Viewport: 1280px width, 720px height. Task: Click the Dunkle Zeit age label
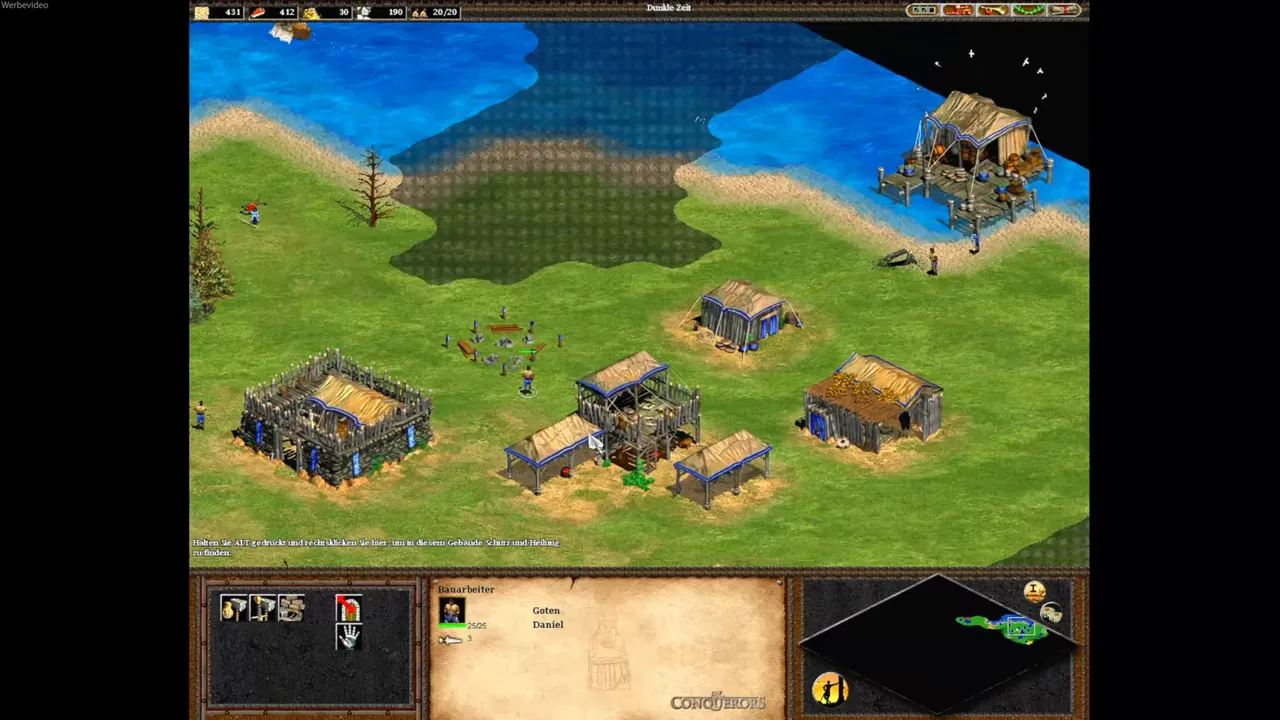[668, 7]
